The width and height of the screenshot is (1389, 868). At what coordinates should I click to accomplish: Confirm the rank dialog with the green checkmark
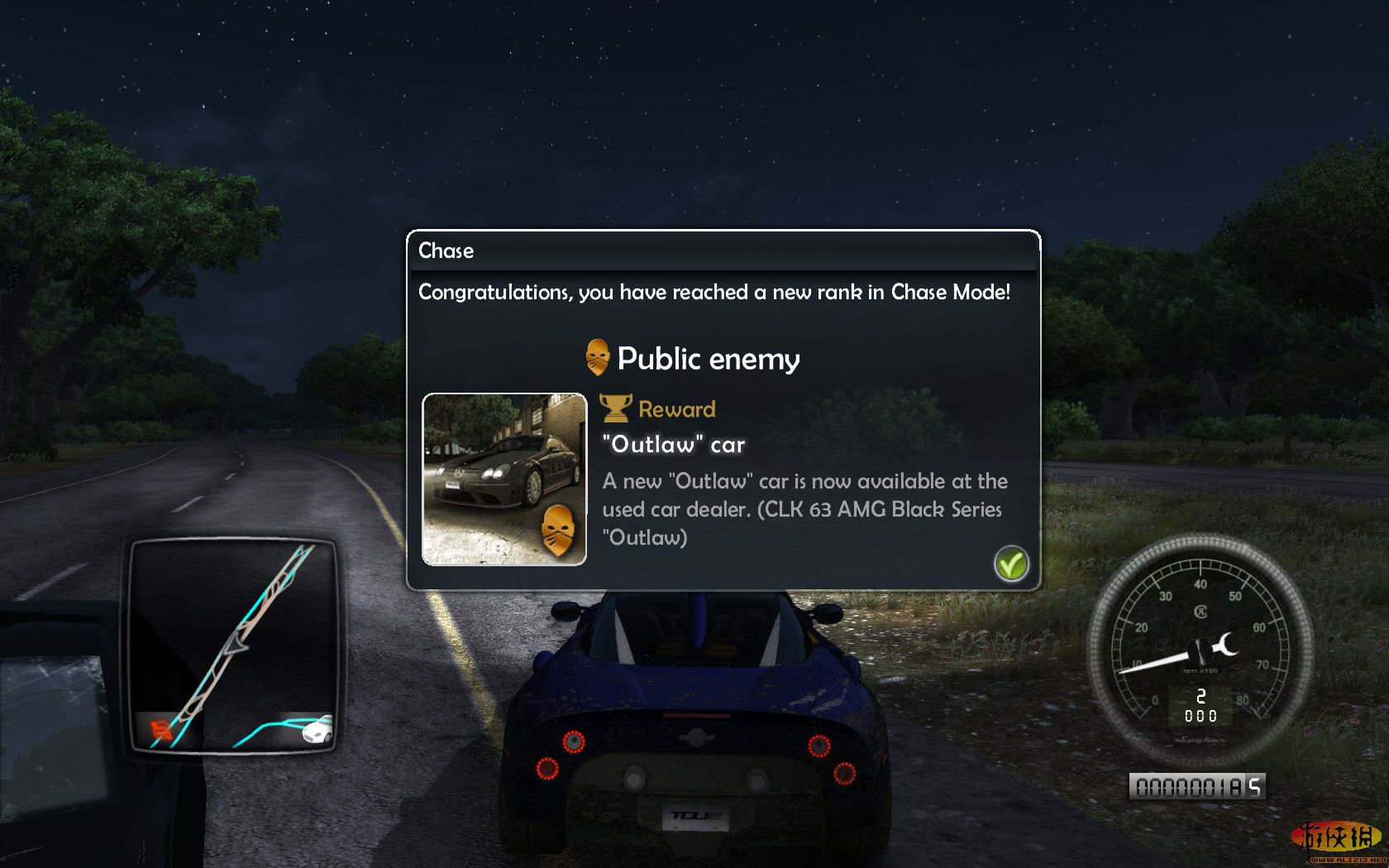point(1010,564)
